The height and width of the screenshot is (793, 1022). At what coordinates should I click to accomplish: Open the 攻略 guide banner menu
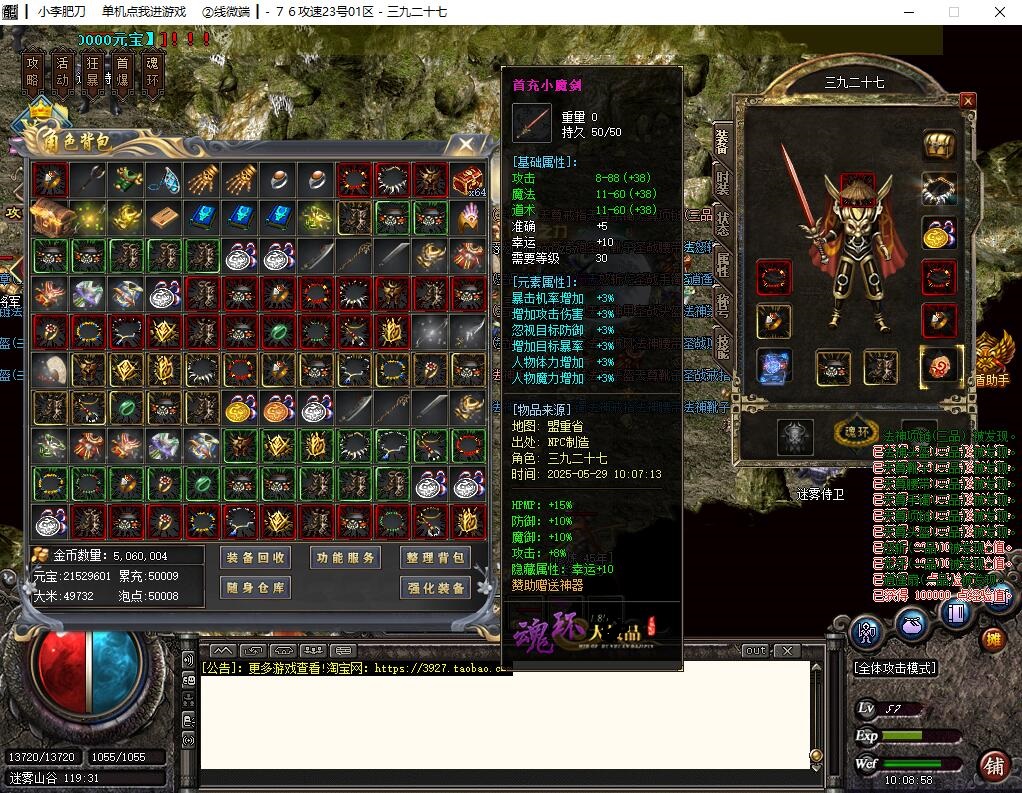(34, 72)
